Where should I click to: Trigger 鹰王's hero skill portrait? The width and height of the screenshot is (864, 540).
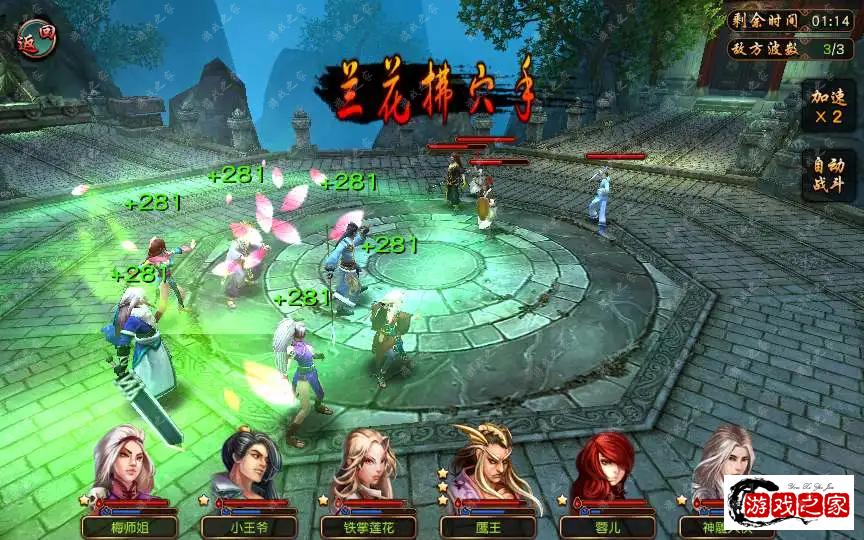487,468
